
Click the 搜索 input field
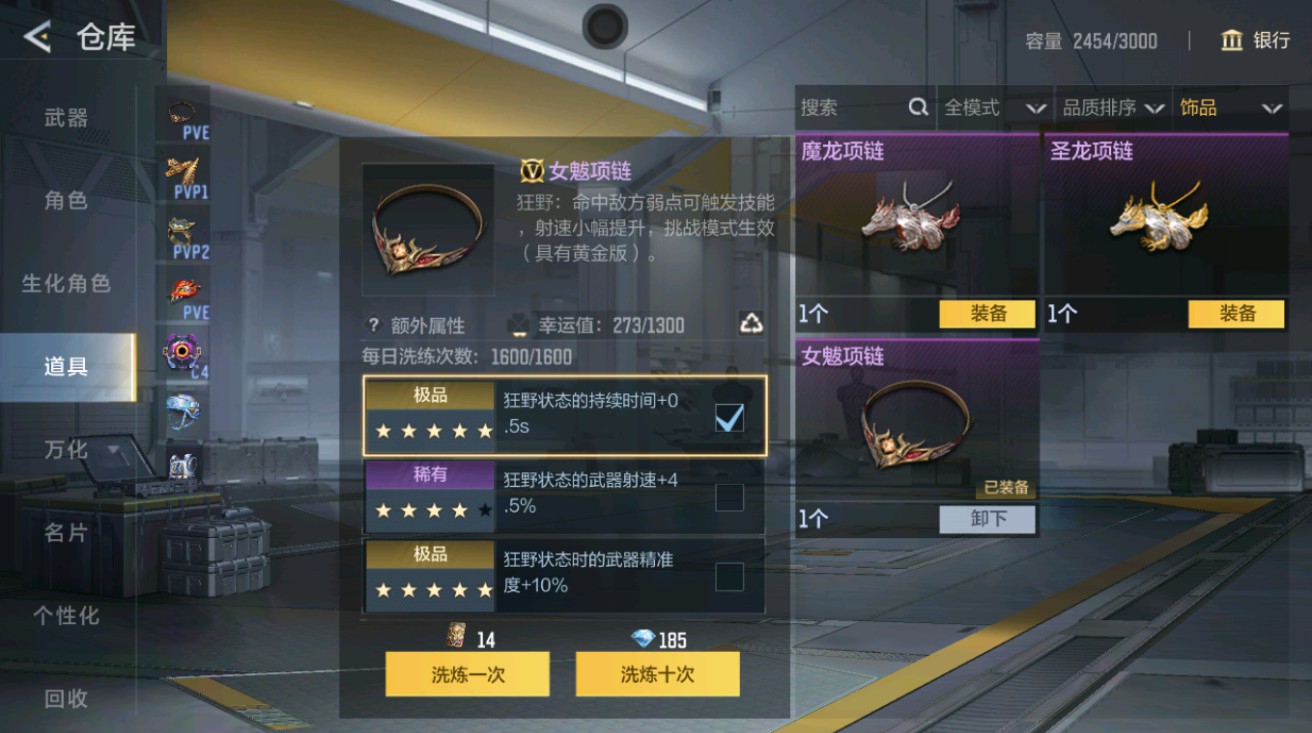coord(850,107)
